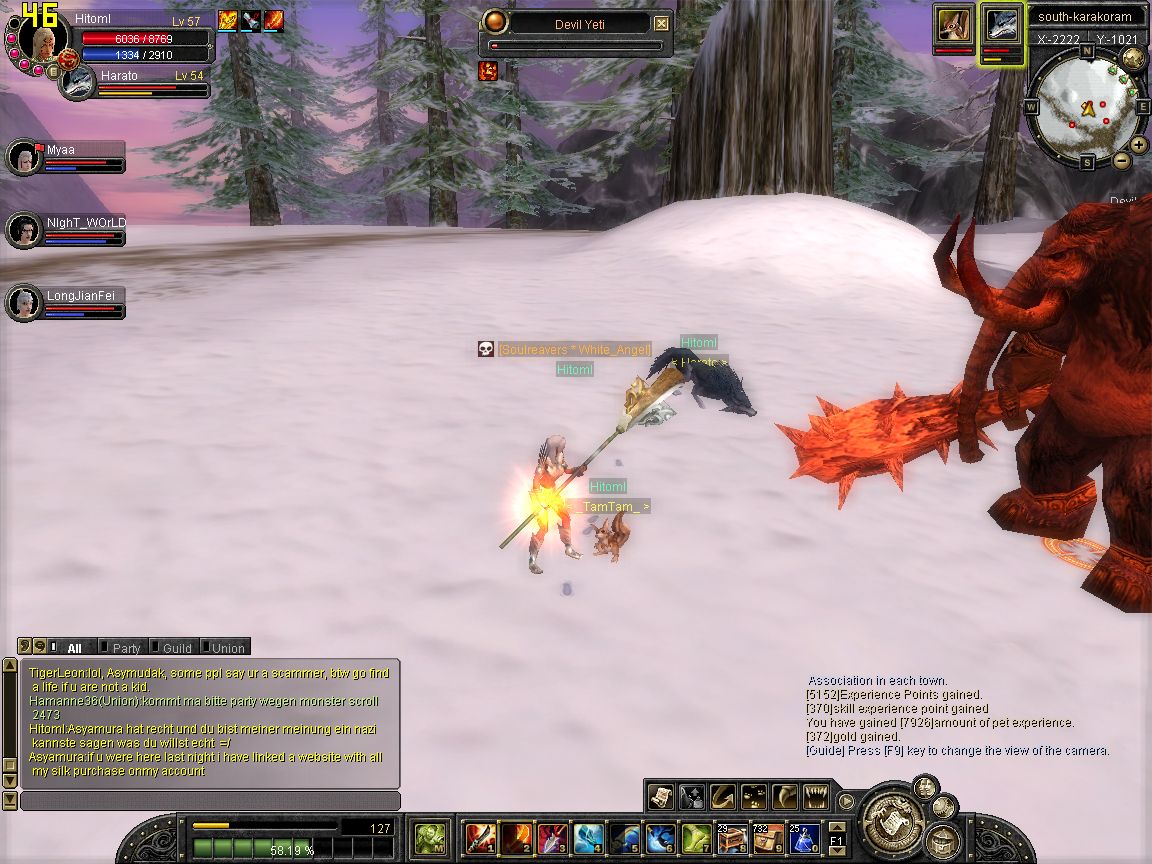1152x864 pixels.
Task: Close the Devil Yeti target window
Action: pos(661,23)
